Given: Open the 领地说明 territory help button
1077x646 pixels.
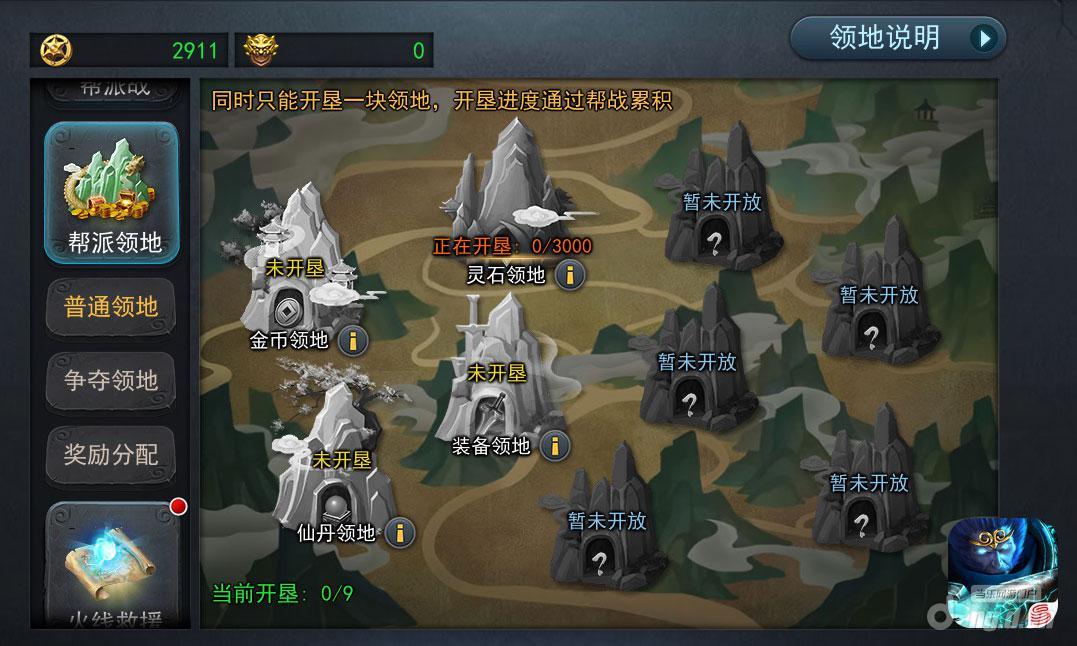Looking at the screenshot, I should [897, 38].
